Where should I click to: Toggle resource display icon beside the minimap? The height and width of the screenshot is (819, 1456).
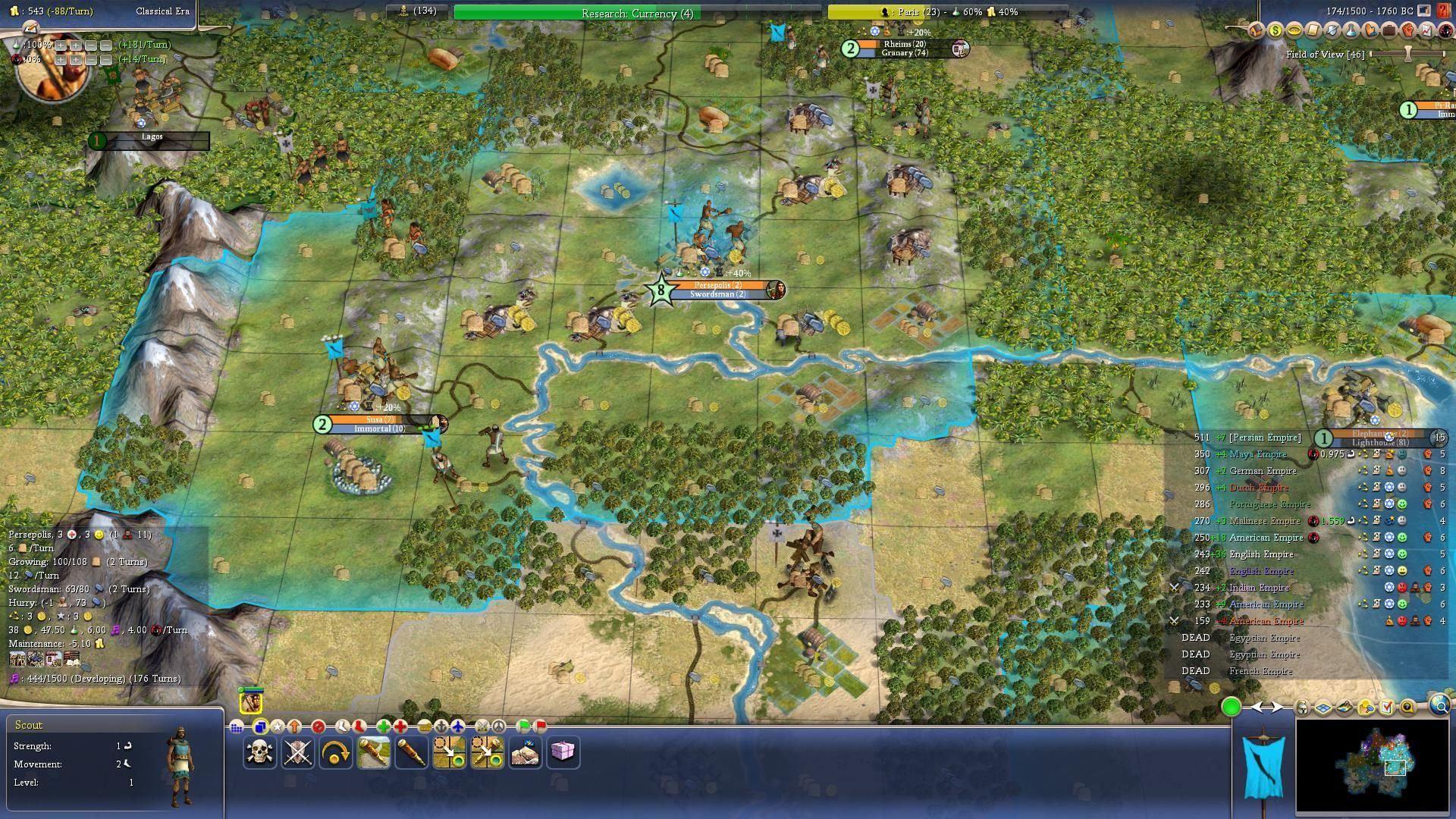(x=1366, y=708)
